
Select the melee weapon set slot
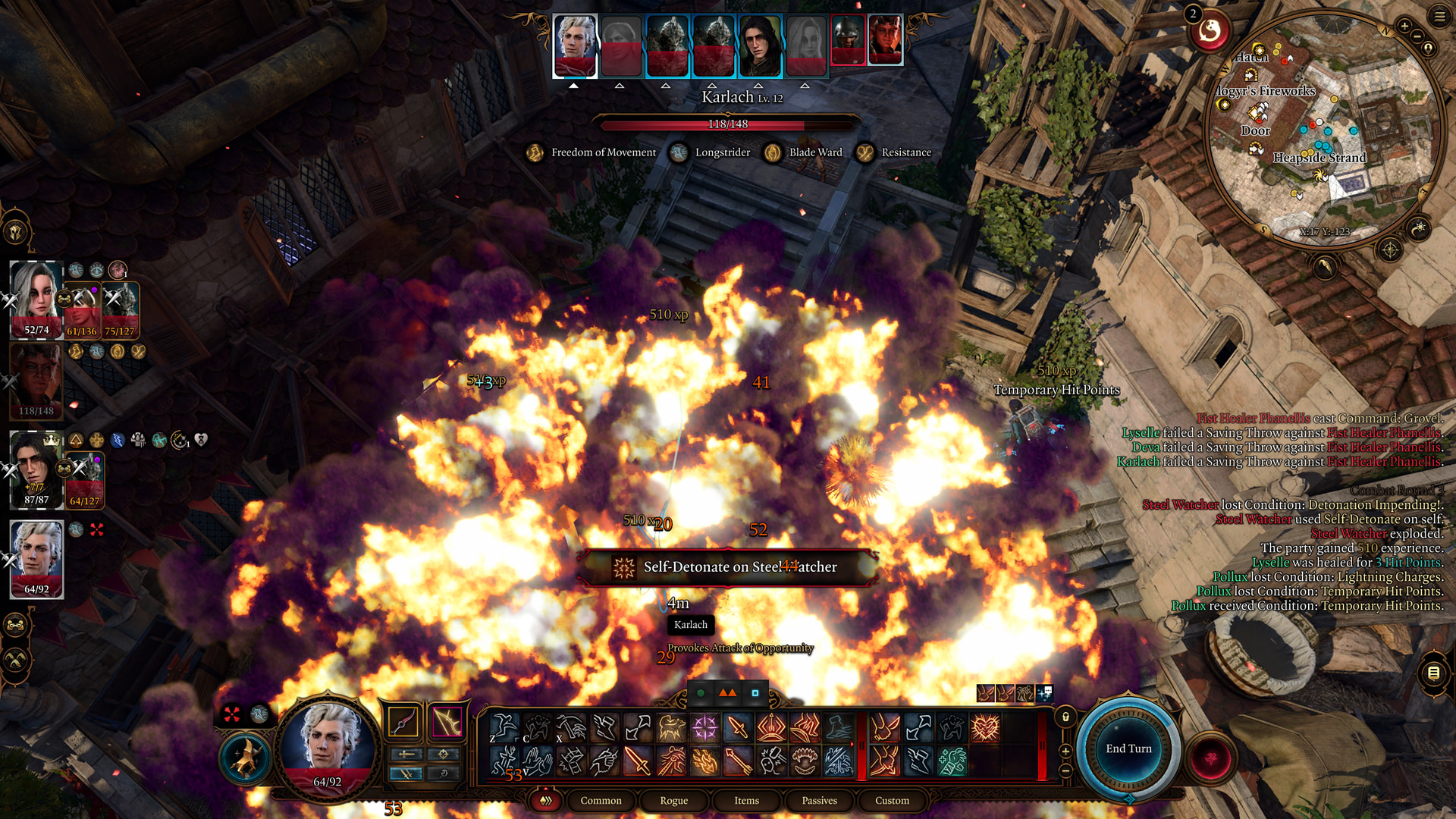[x=404, y=722]
